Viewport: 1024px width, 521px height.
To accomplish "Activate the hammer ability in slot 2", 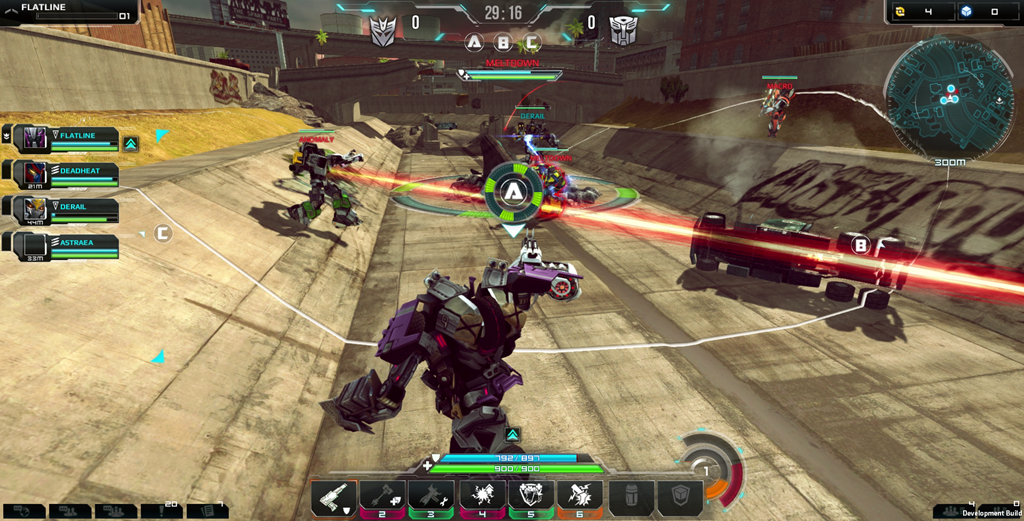I will tap(382, 497).
